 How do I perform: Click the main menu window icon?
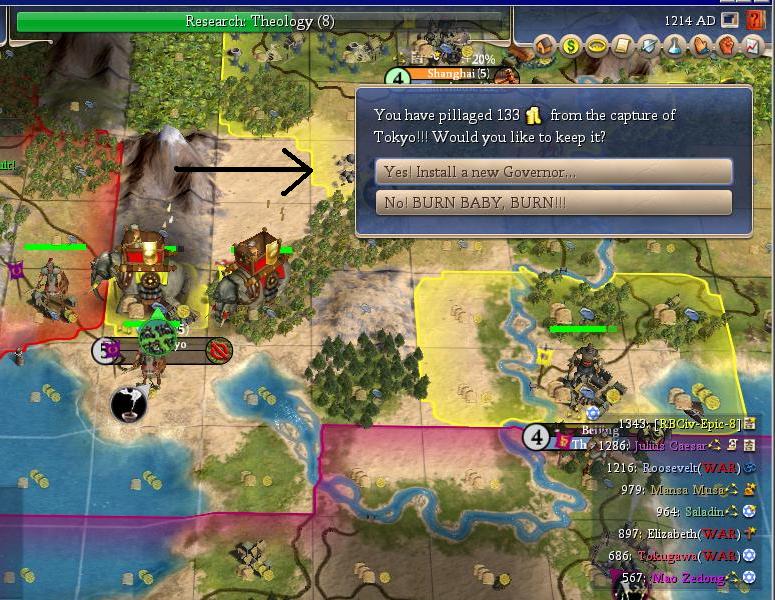coord(730,20)
